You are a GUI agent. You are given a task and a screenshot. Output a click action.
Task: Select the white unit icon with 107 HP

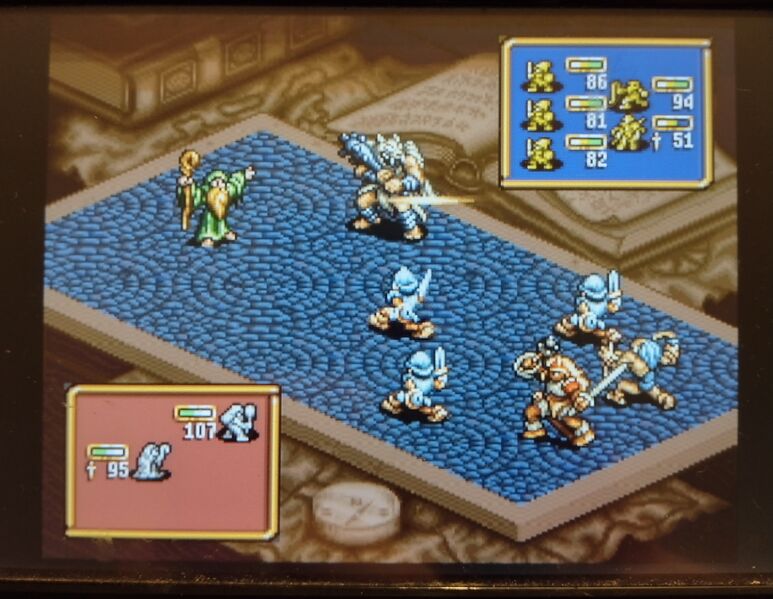239,422
